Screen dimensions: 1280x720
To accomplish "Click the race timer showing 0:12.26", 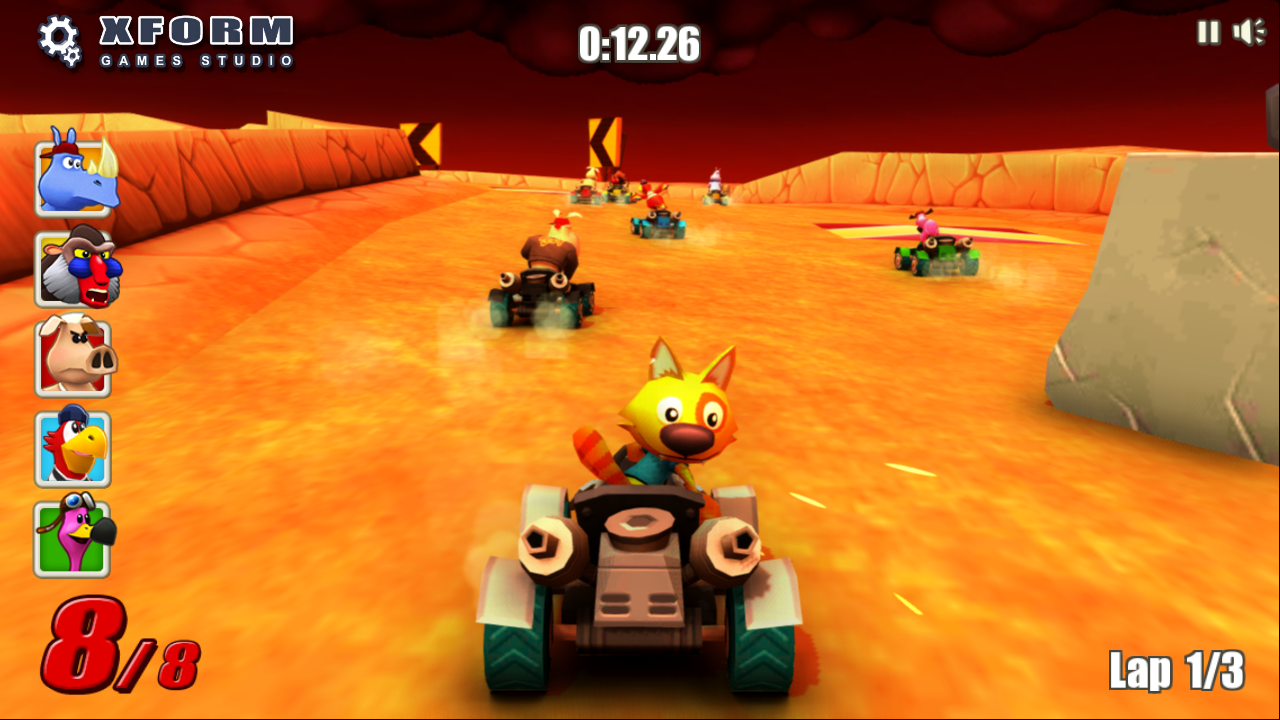I will [640, 43].
